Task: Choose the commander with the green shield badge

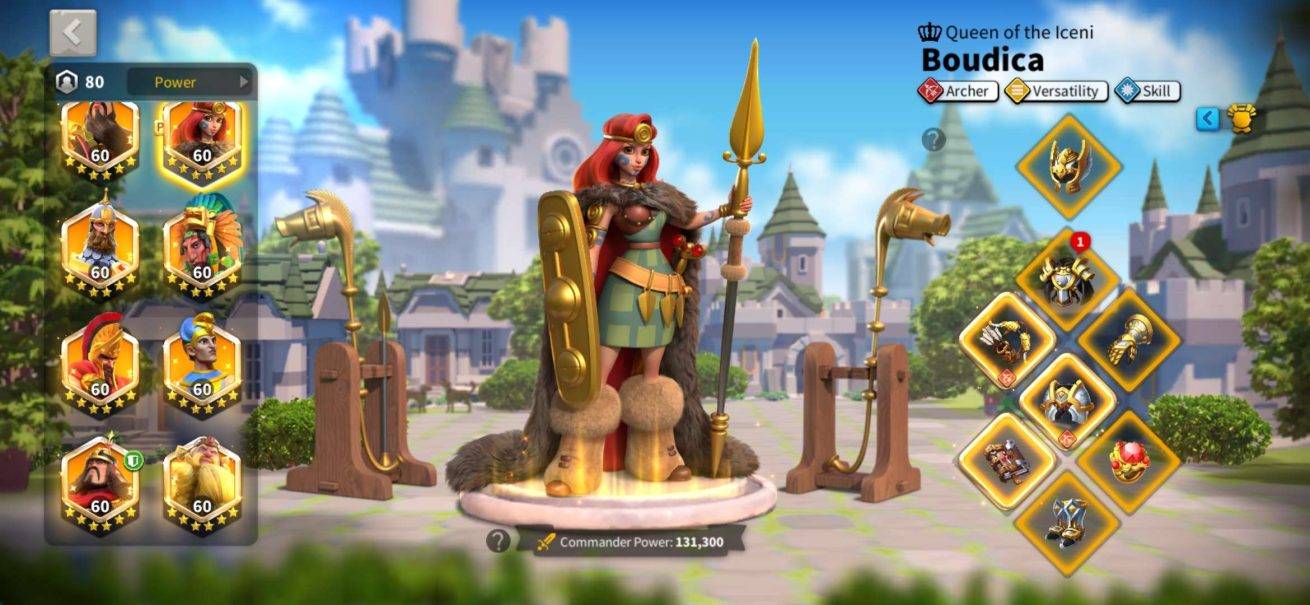Action: tap(100, 485)
